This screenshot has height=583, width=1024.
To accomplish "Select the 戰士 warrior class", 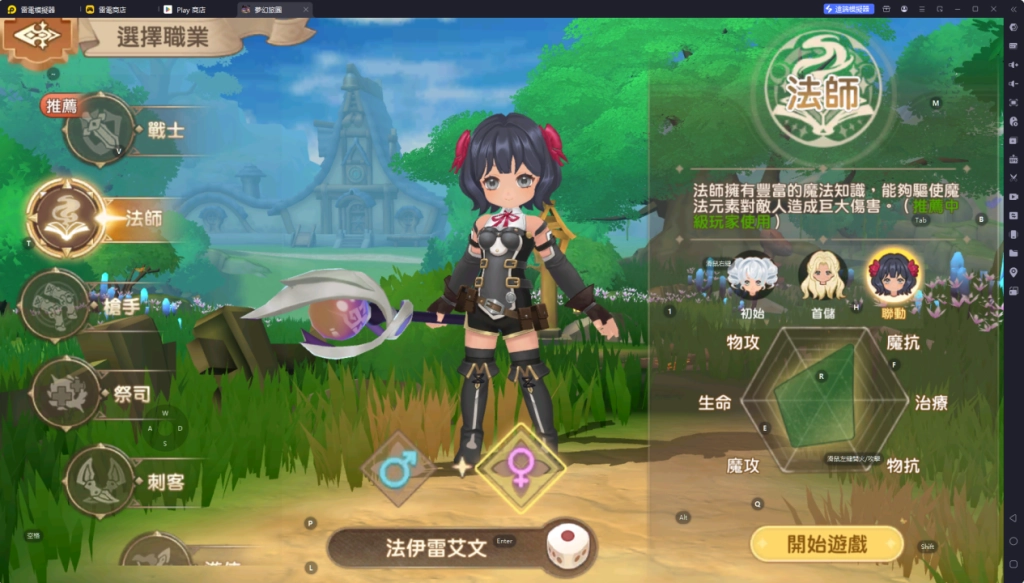I will [x=100, y=129].
